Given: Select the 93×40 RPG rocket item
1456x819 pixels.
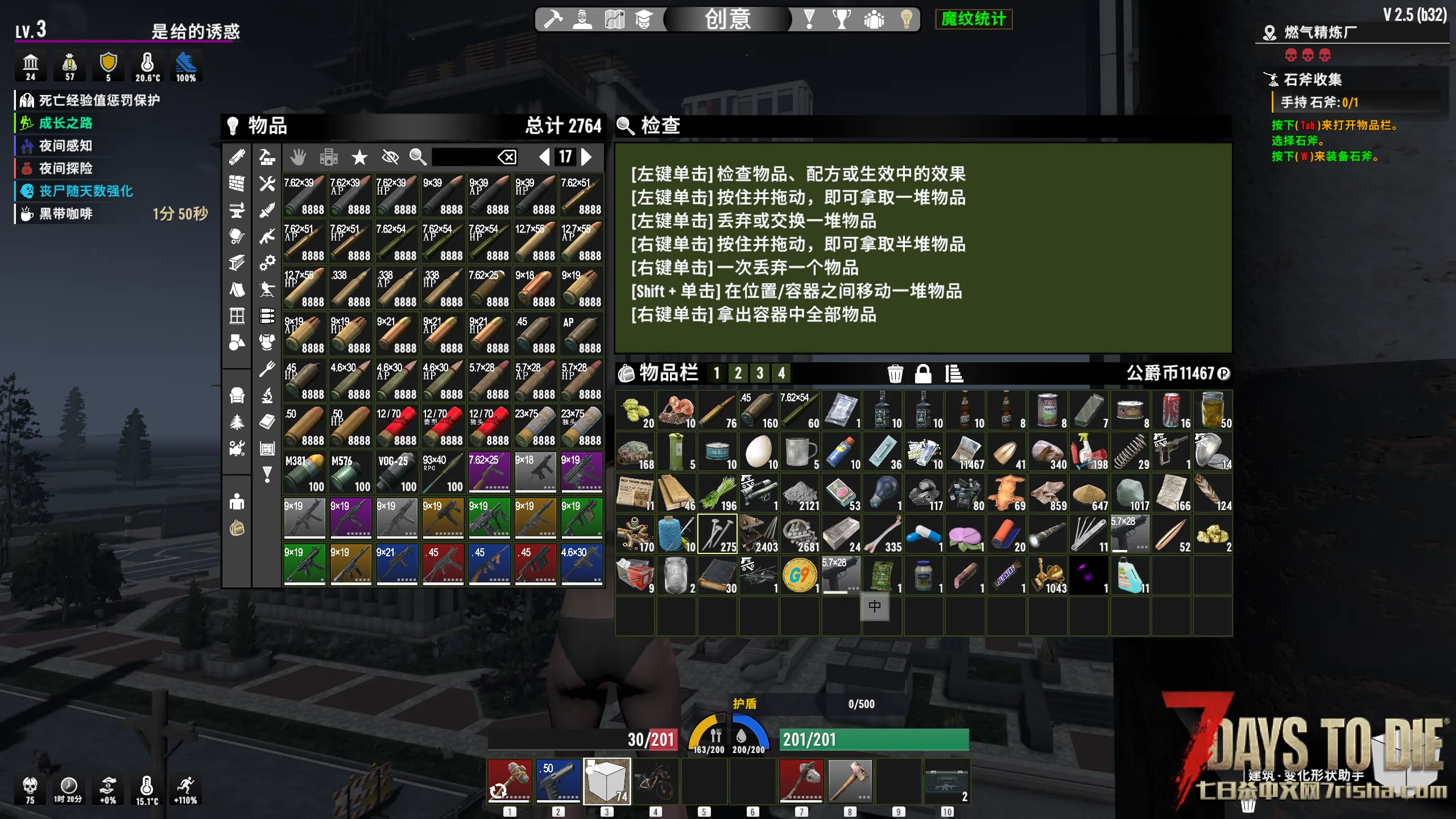Looking at the screenshot, I should coord(443,473).
